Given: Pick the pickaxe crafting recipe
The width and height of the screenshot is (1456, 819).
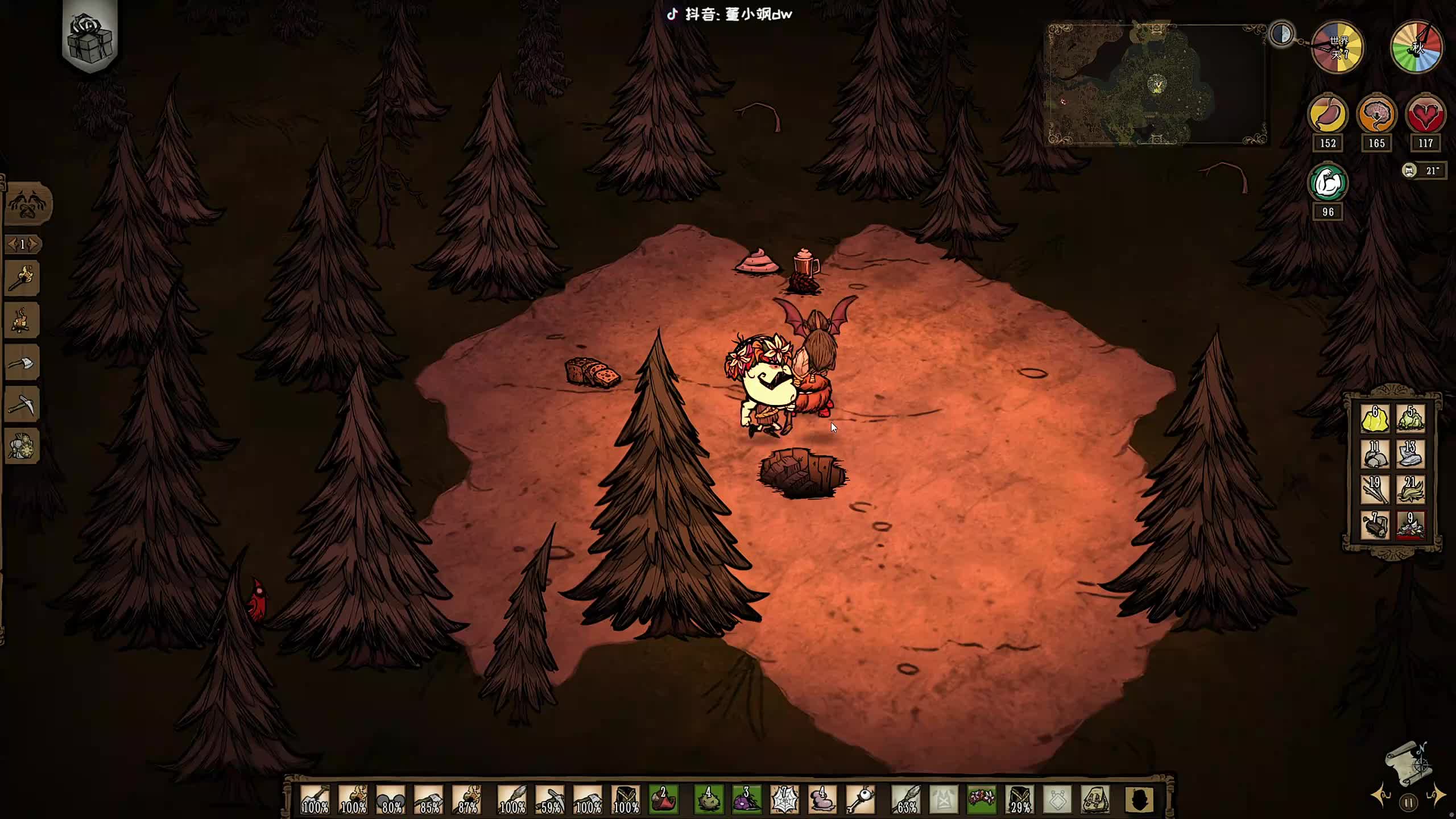Looking at the screenshot, I should [x=22, y=404].
